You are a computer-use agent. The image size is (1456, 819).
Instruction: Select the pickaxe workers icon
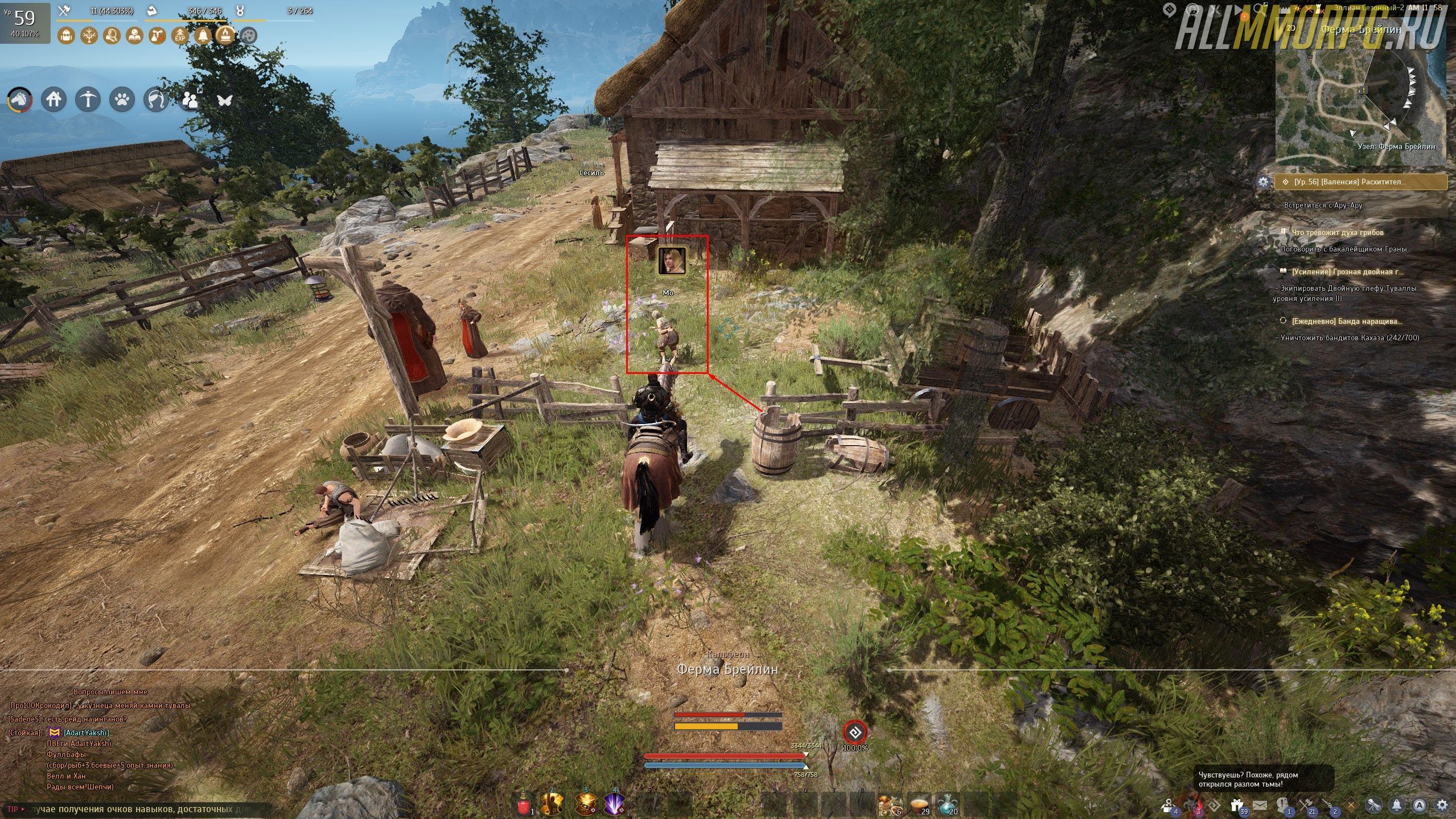pos(88,100)
